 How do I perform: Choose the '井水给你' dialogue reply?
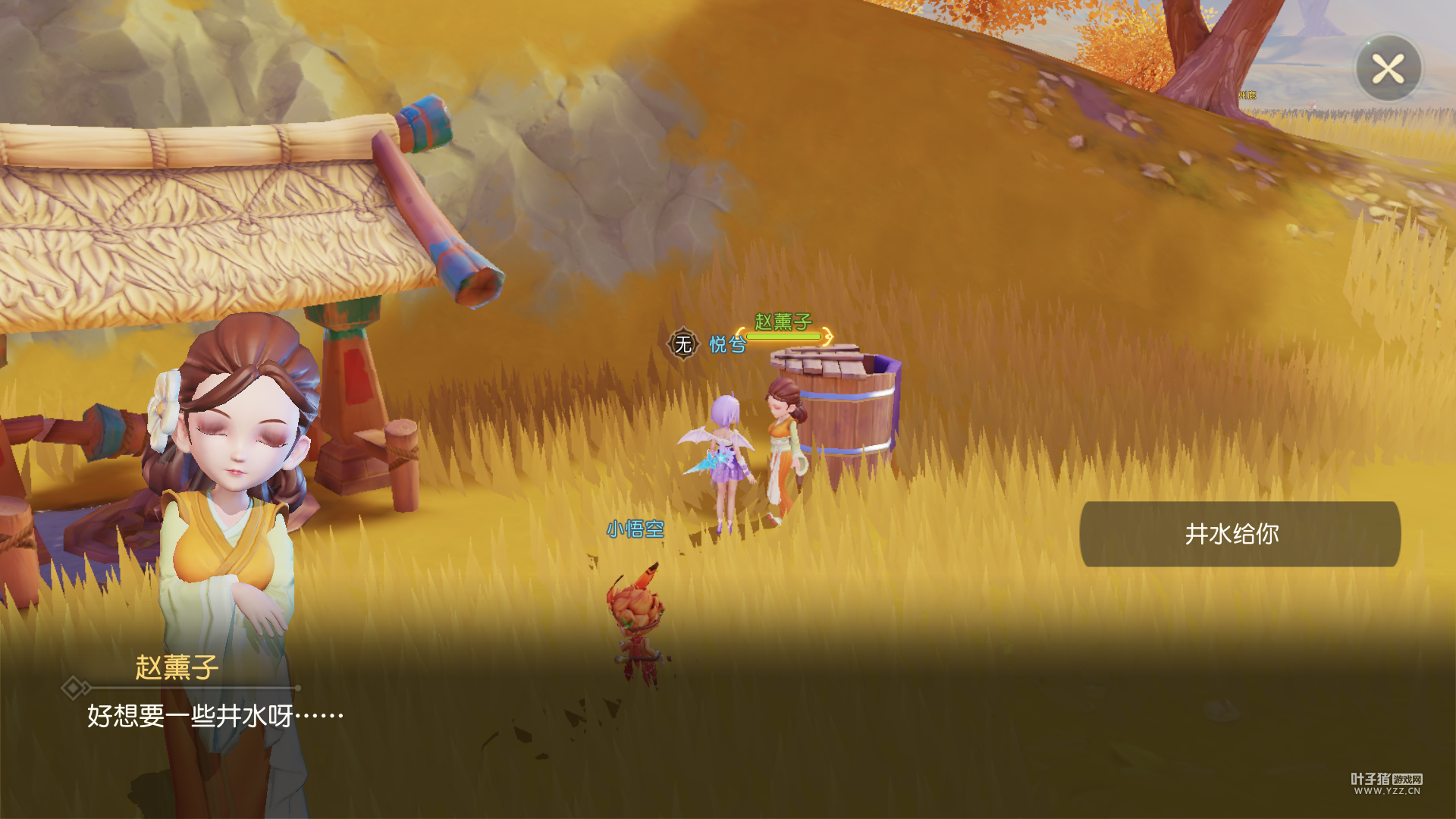[x=1239, y=534]
